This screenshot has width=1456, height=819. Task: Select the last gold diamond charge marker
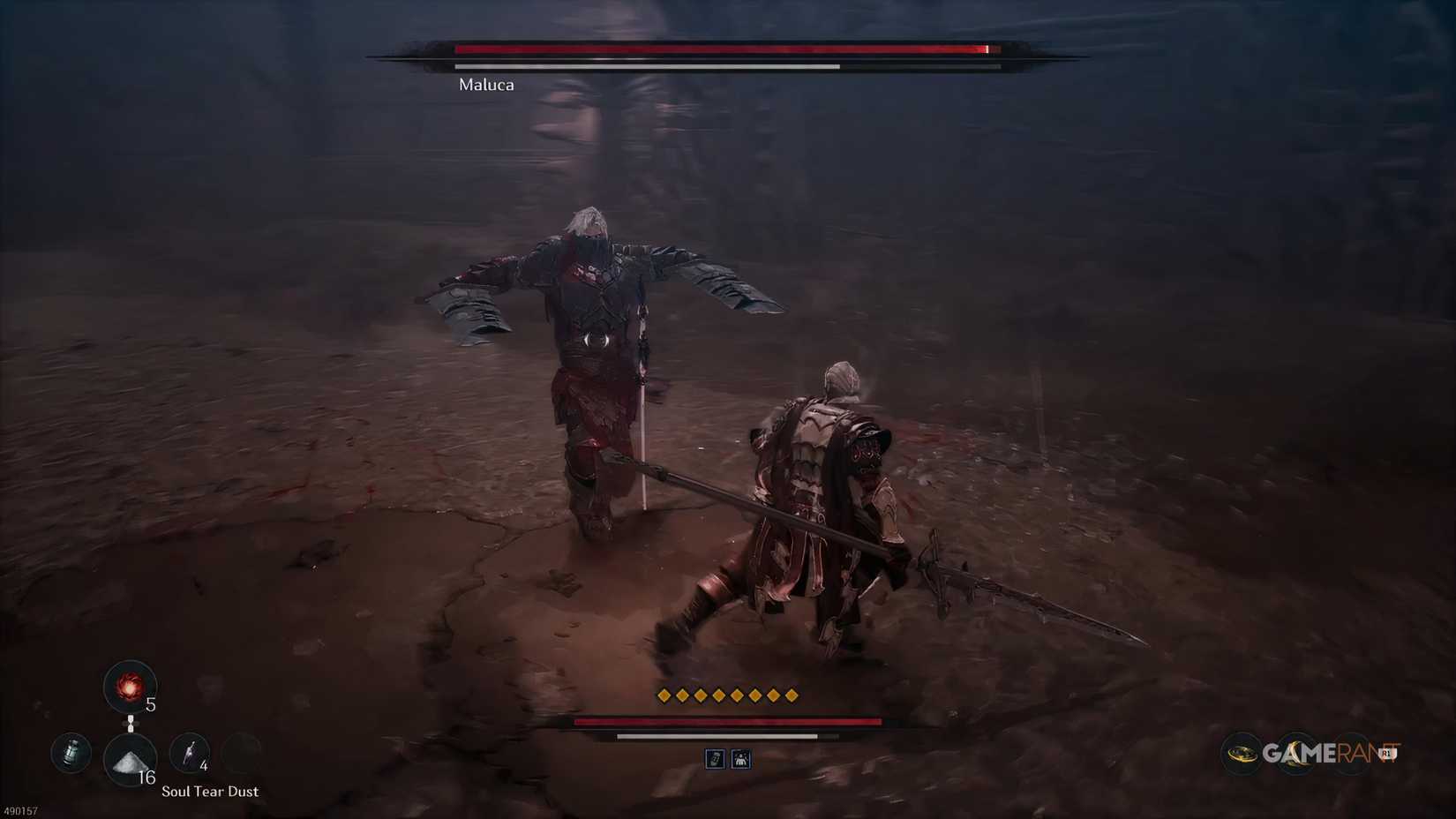[x=792, y=695]
